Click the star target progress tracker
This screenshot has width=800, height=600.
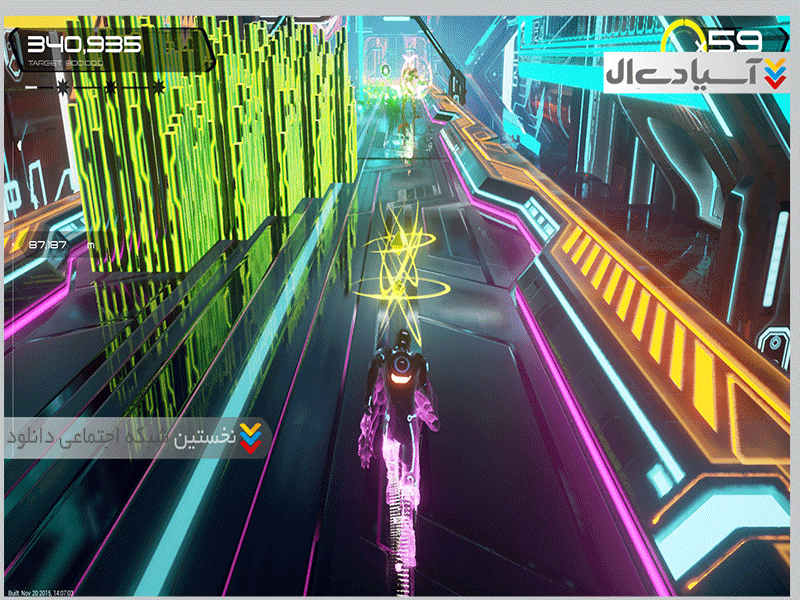(96, 88)
